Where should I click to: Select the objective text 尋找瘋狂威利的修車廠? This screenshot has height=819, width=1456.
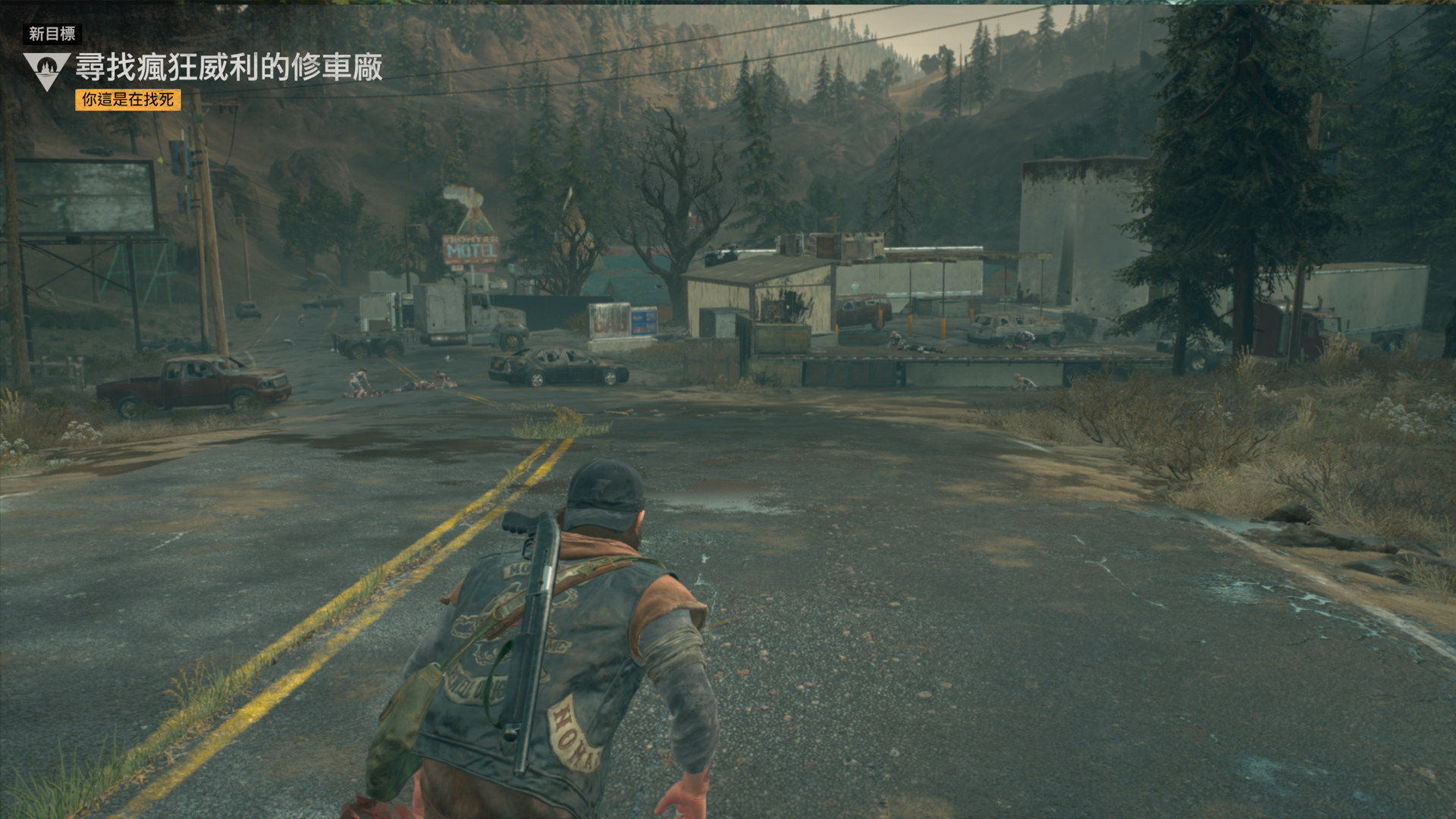(x=229, y=67)
